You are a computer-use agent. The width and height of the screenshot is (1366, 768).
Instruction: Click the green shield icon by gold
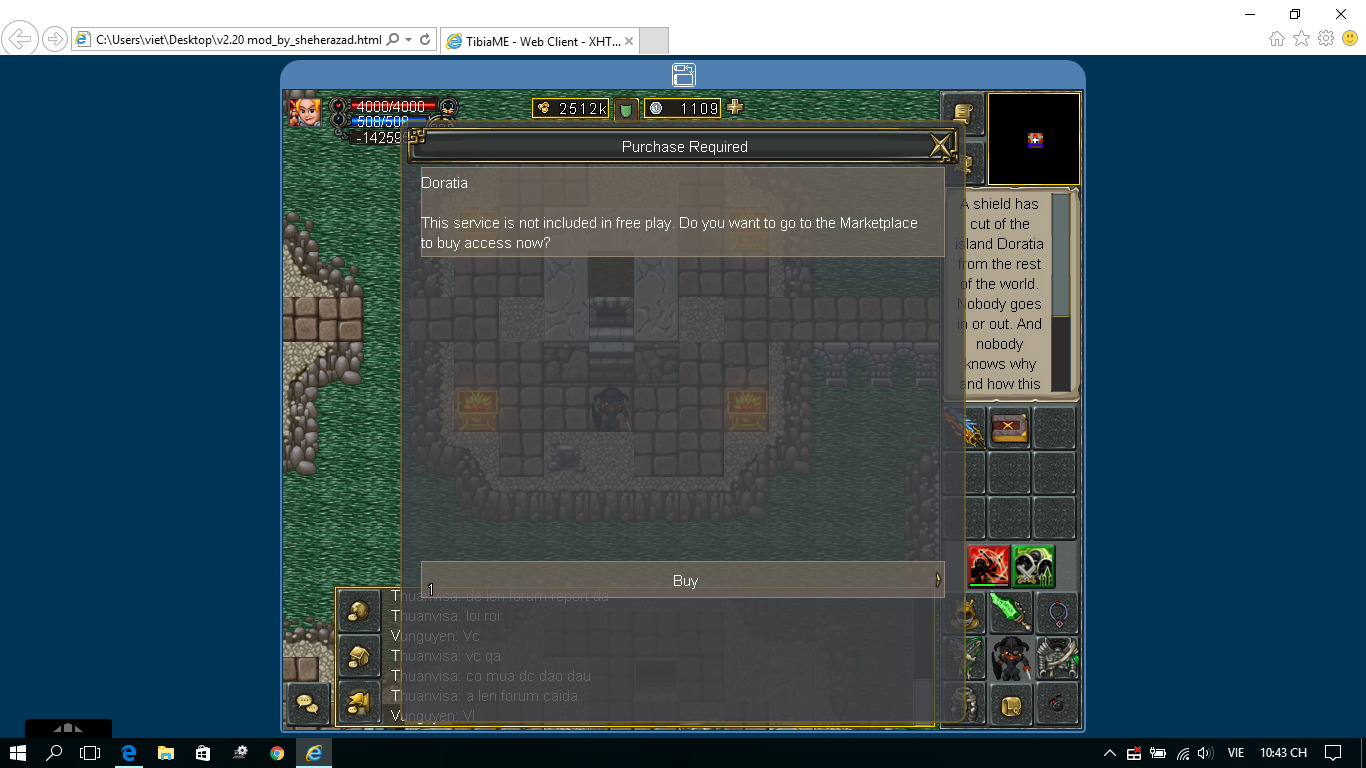[626, 109]
